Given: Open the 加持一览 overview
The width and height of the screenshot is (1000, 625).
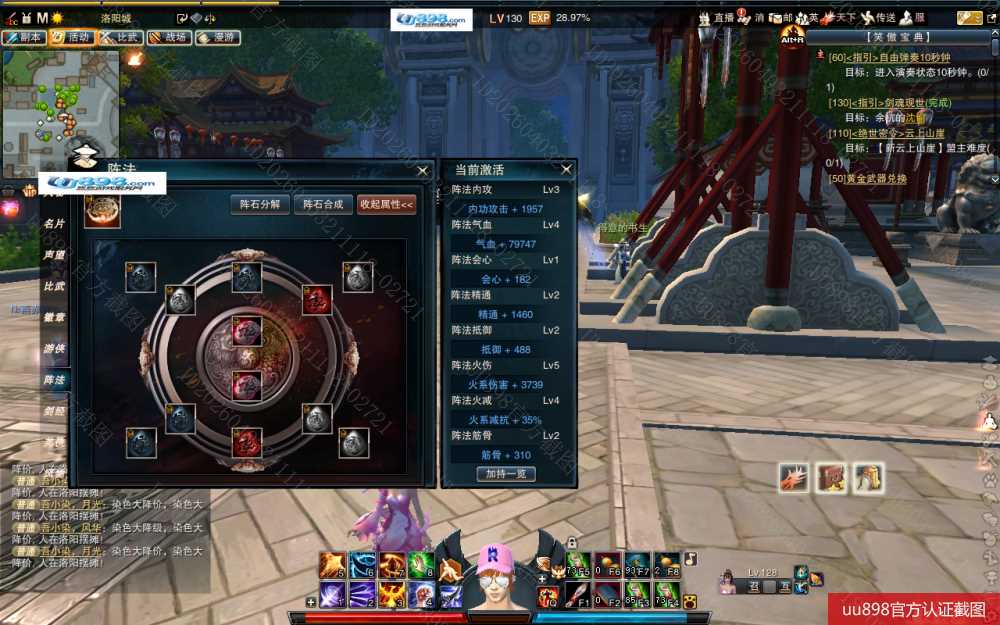Looking at the screenshot, I should (x=506, y=474).
